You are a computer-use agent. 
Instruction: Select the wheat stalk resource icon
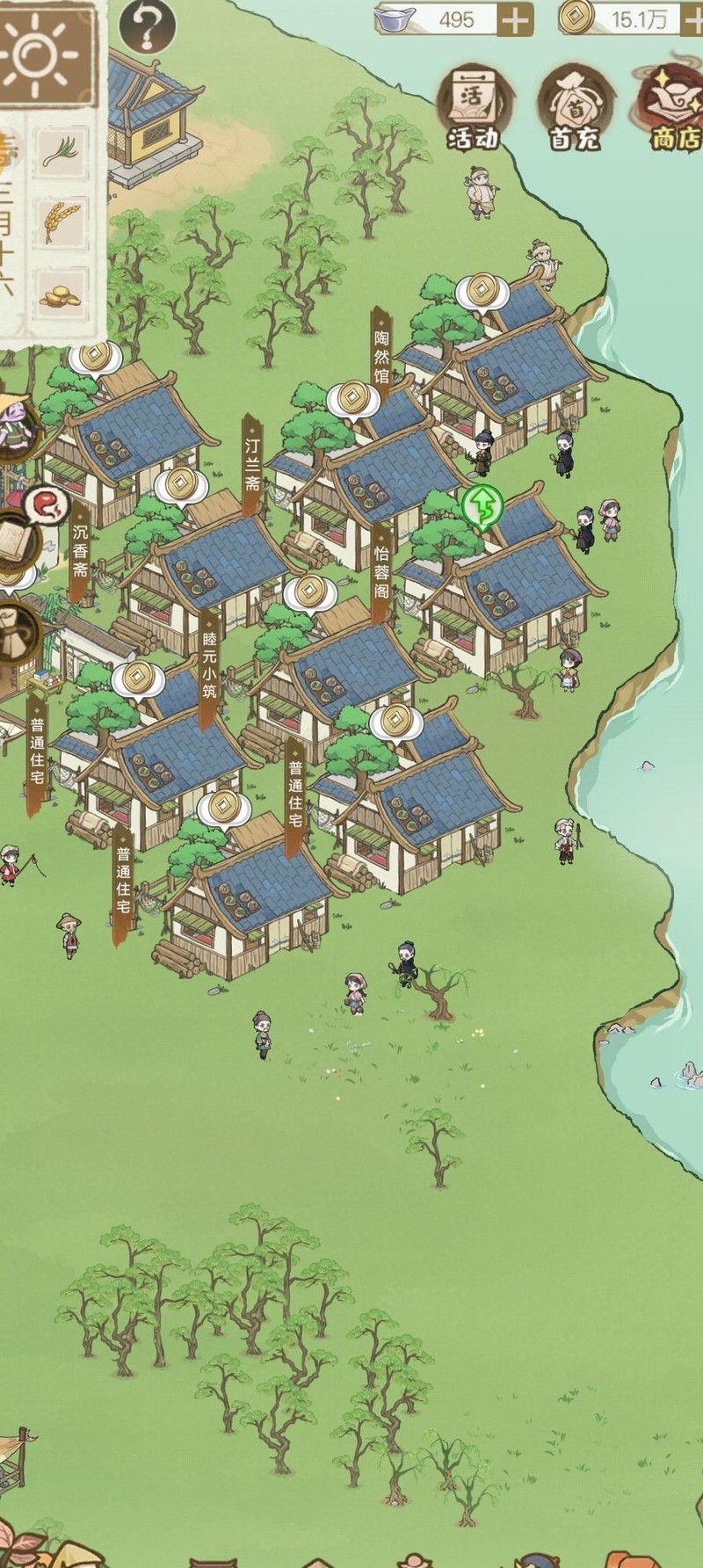tap(62, 221)
